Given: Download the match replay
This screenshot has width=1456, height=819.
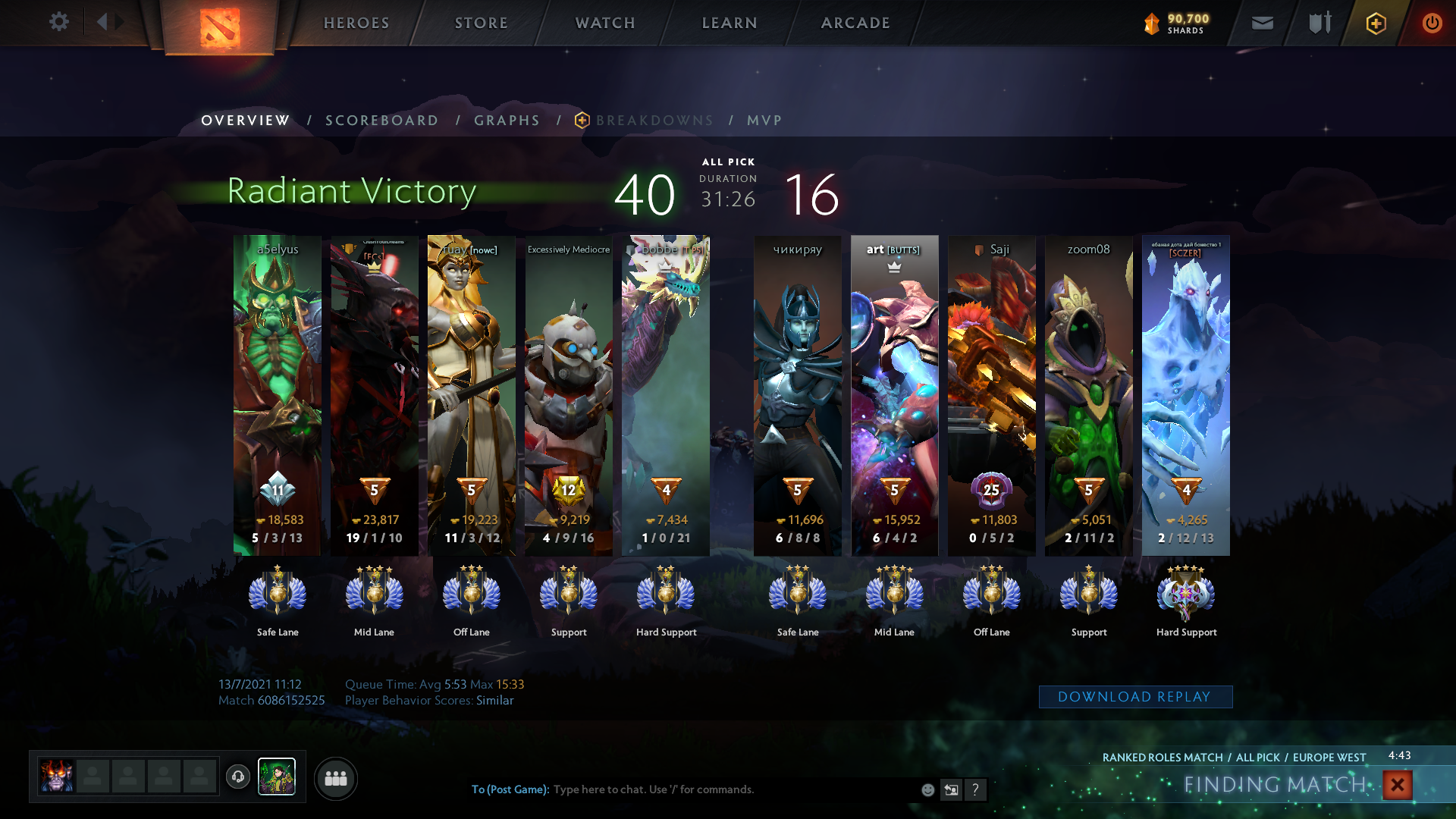Looking at the screenshot, I should click(x=1135, y=697).
